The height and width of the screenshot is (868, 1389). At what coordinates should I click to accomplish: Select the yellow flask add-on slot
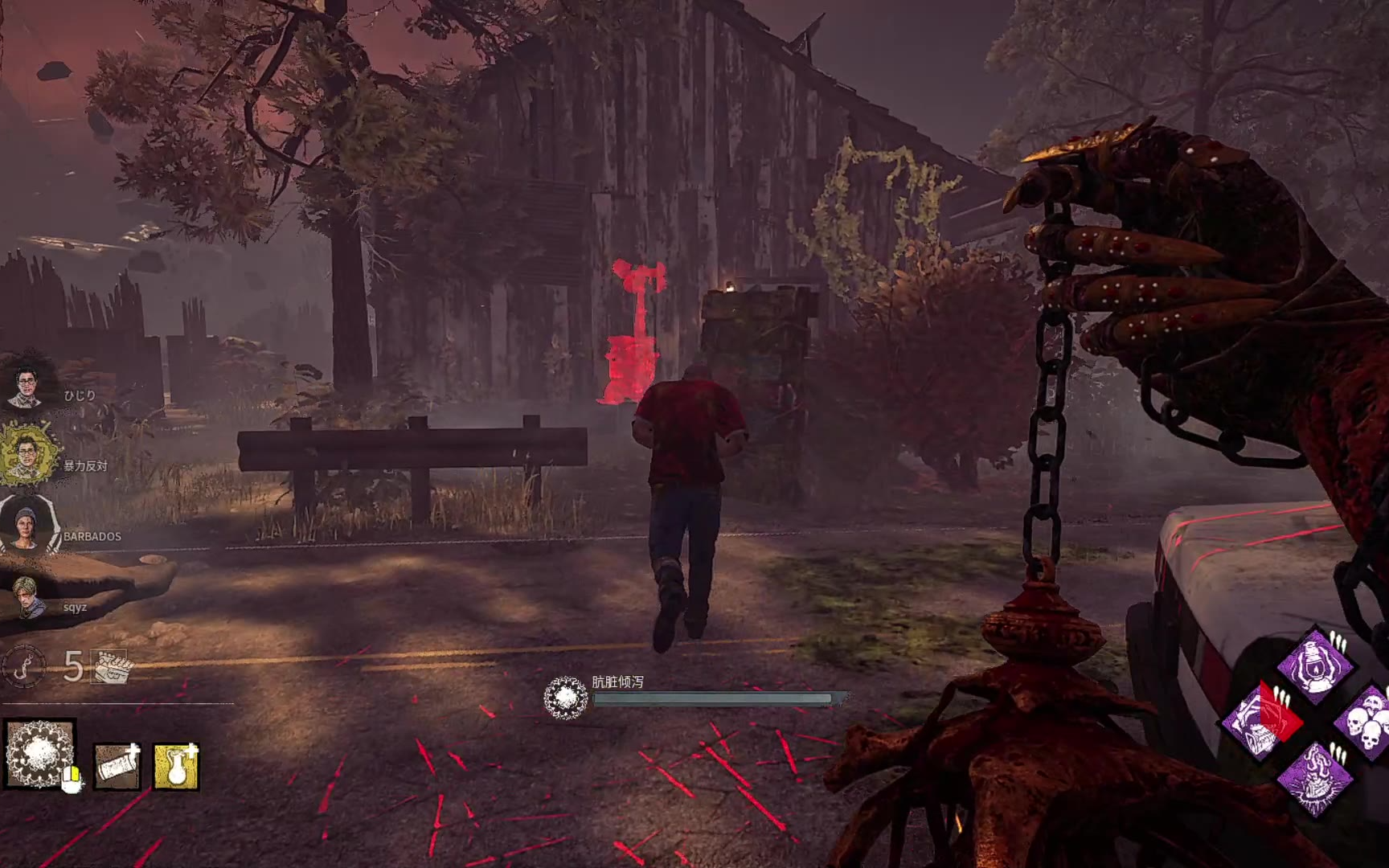click(176, 765)
